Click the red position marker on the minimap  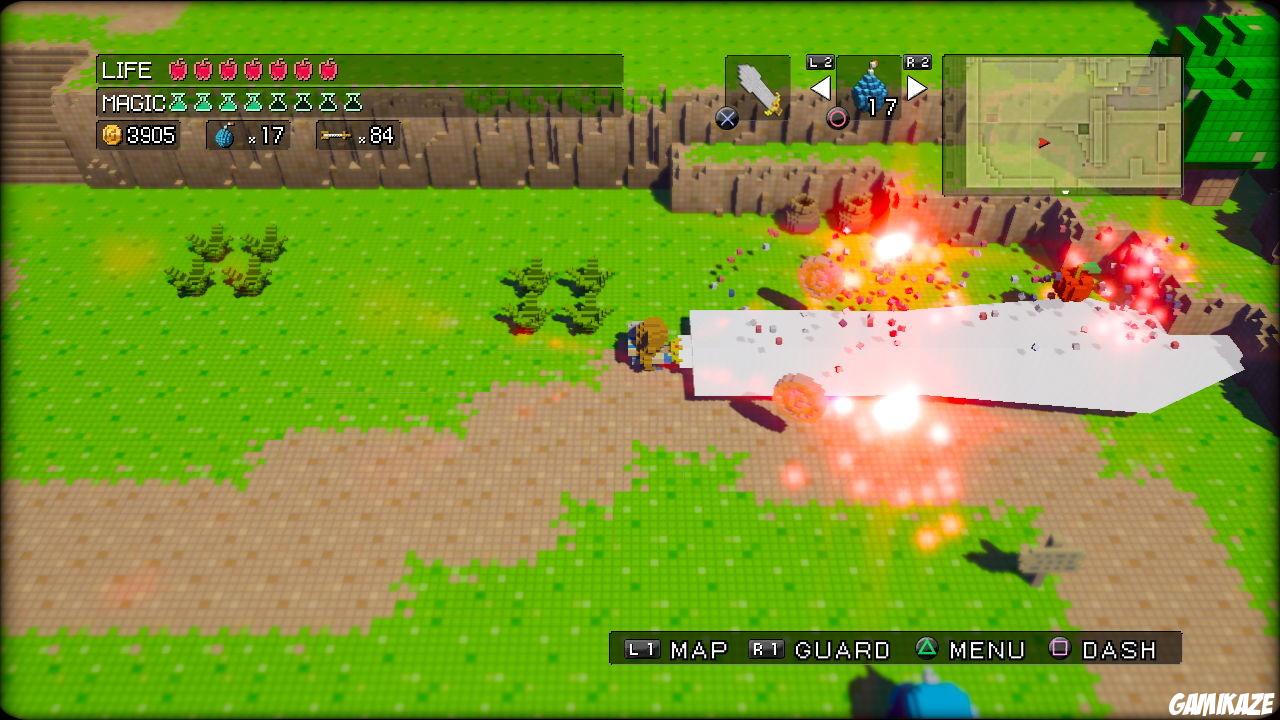coord(1042,141)
